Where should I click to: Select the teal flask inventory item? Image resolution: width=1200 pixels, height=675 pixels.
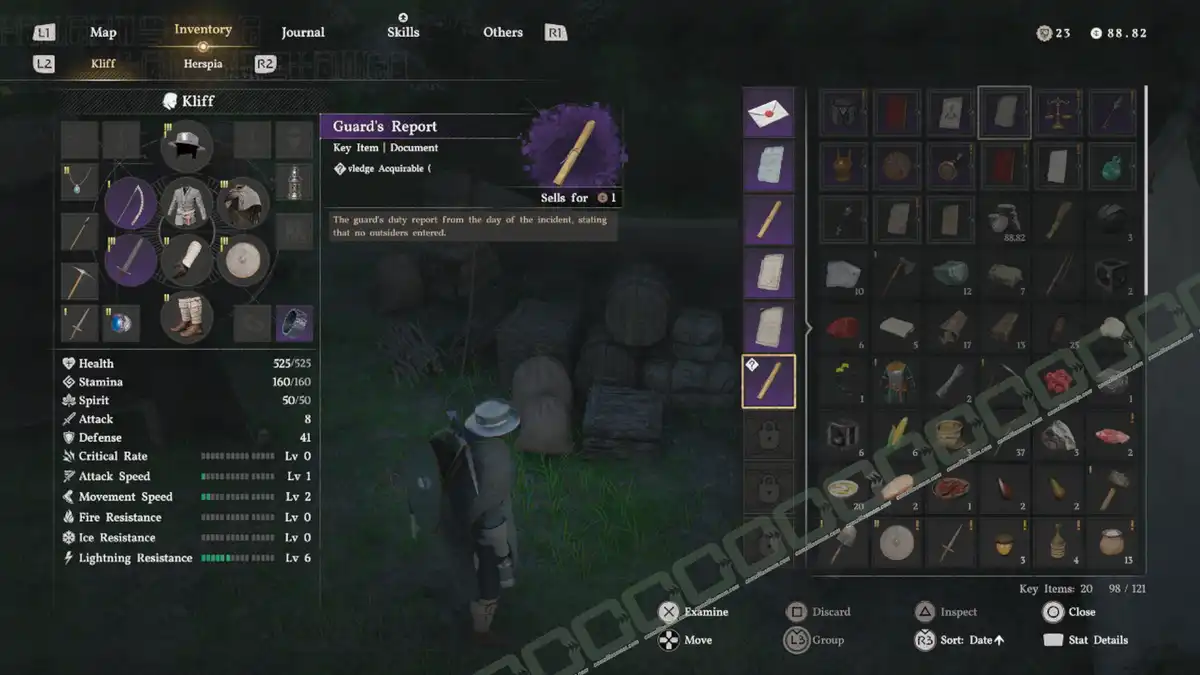click(1112, 165)
